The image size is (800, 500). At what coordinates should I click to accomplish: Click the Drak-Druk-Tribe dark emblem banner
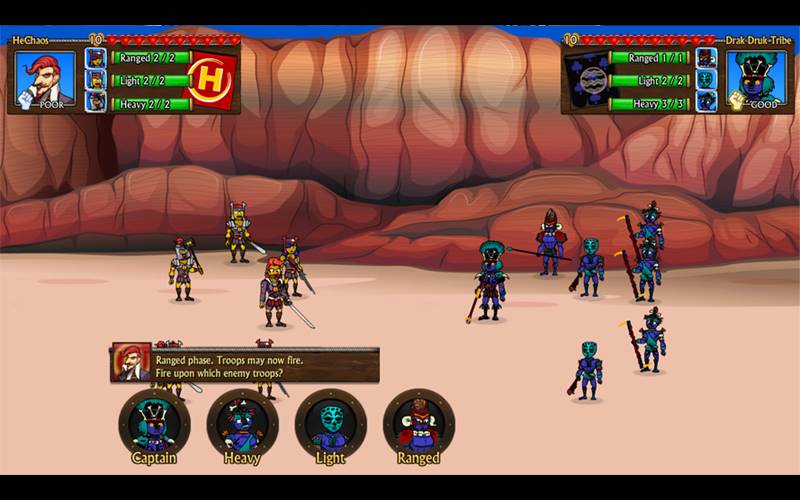coord(588,79)
